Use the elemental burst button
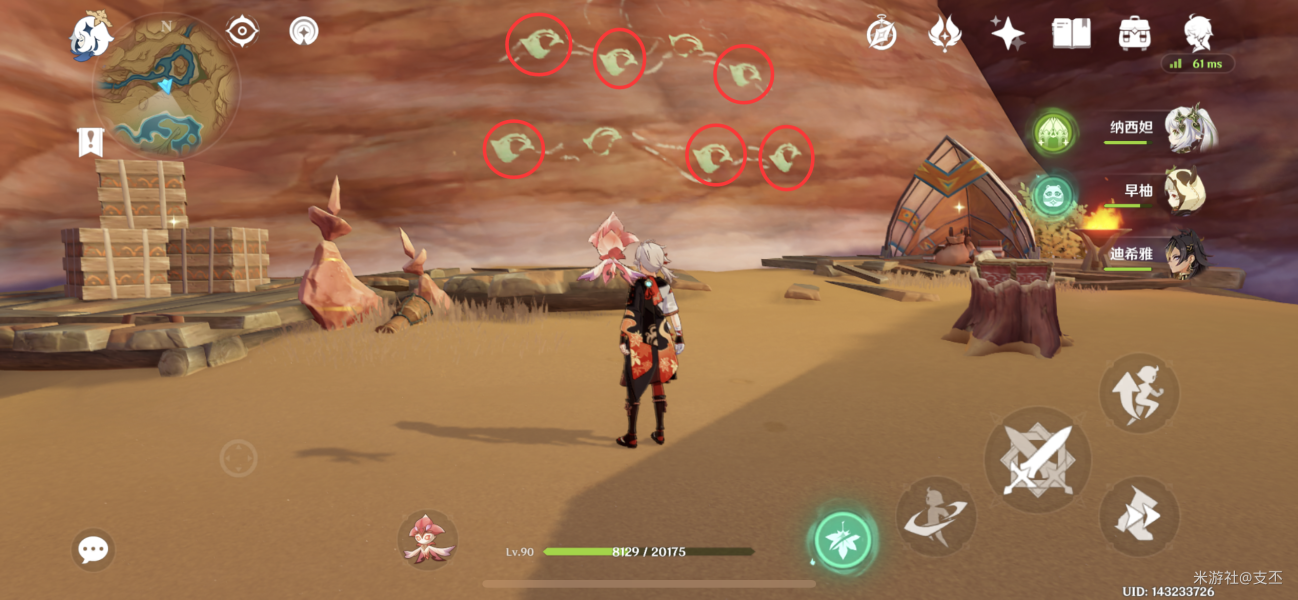The image size is (1298, 600). pos(936,516)
